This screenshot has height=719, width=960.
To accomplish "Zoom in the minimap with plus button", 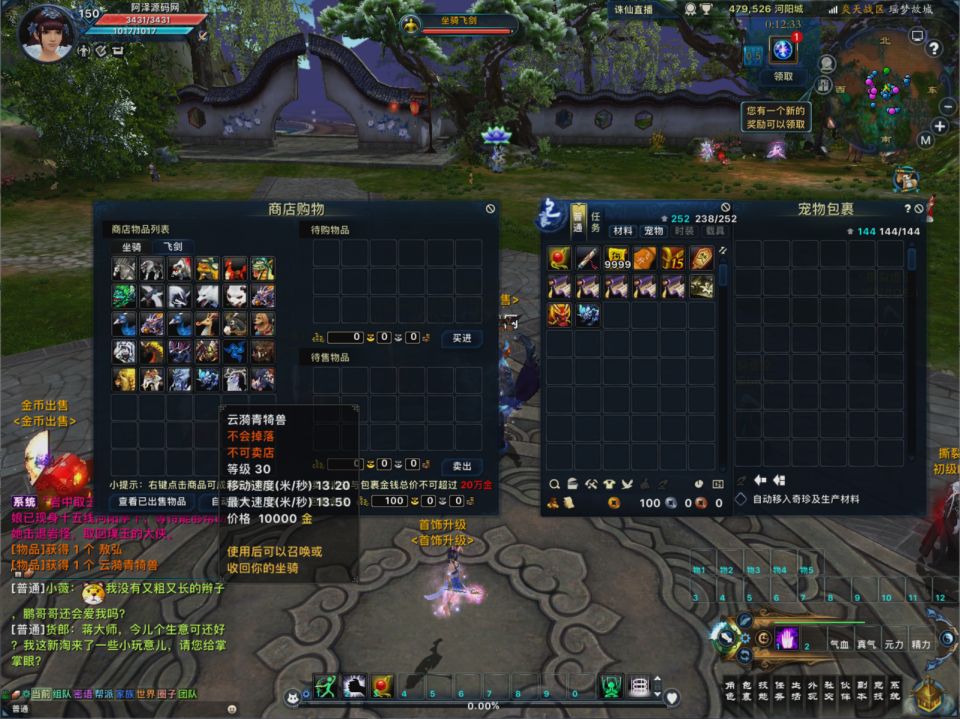I will coord(940,126).
